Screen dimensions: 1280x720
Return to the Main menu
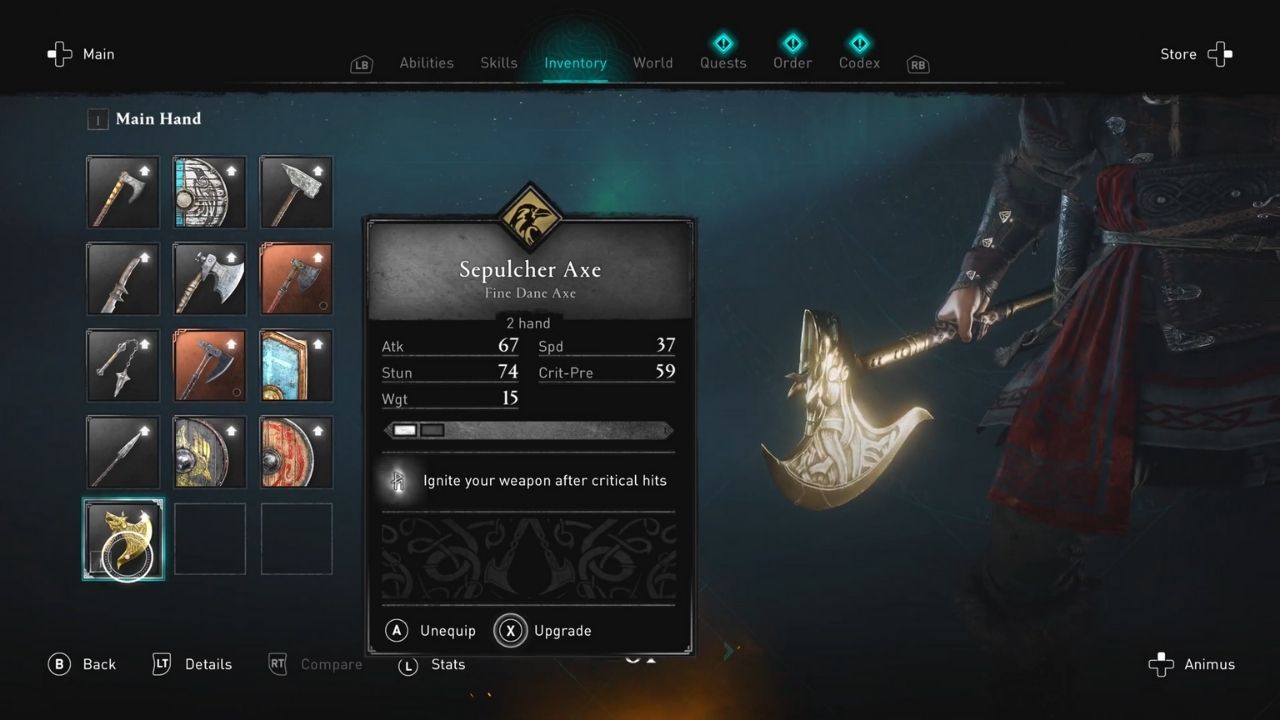pyautogui.click(x=81, y=55)
